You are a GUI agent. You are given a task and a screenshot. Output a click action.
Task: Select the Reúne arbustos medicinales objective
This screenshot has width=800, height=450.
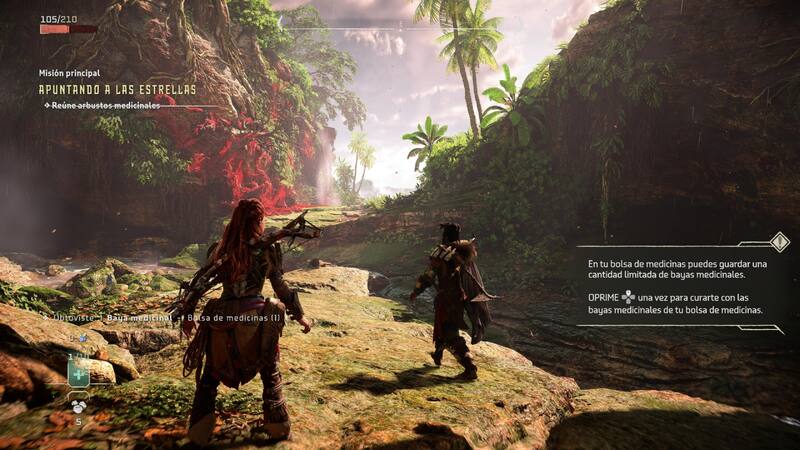coord(102,105)
